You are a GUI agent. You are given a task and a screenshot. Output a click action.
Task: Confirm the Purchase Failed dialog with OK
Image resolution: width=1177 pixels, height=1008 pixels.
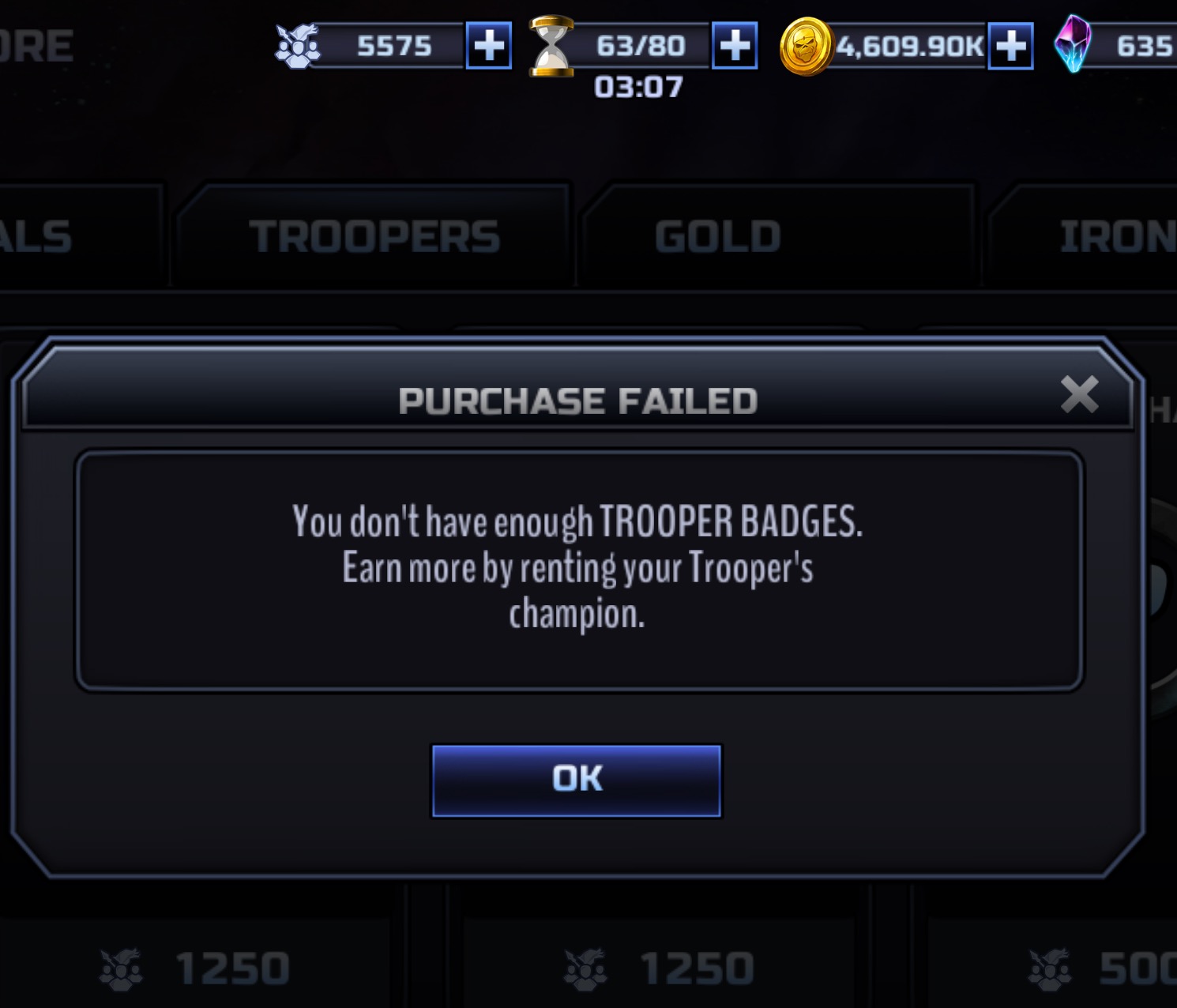point(576,780)
